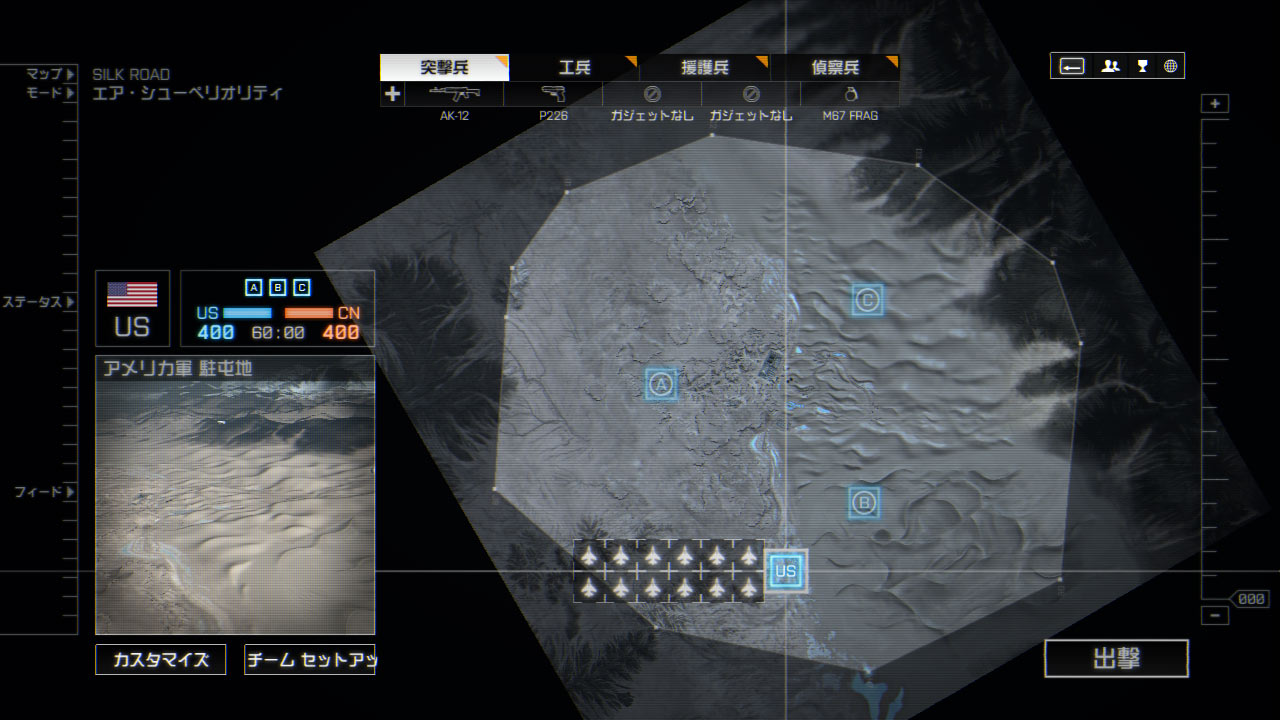Open the squad members icon at top right
Viewport: 1280px width, 720px height.
pyautogui.click(x=1110, y=66)
